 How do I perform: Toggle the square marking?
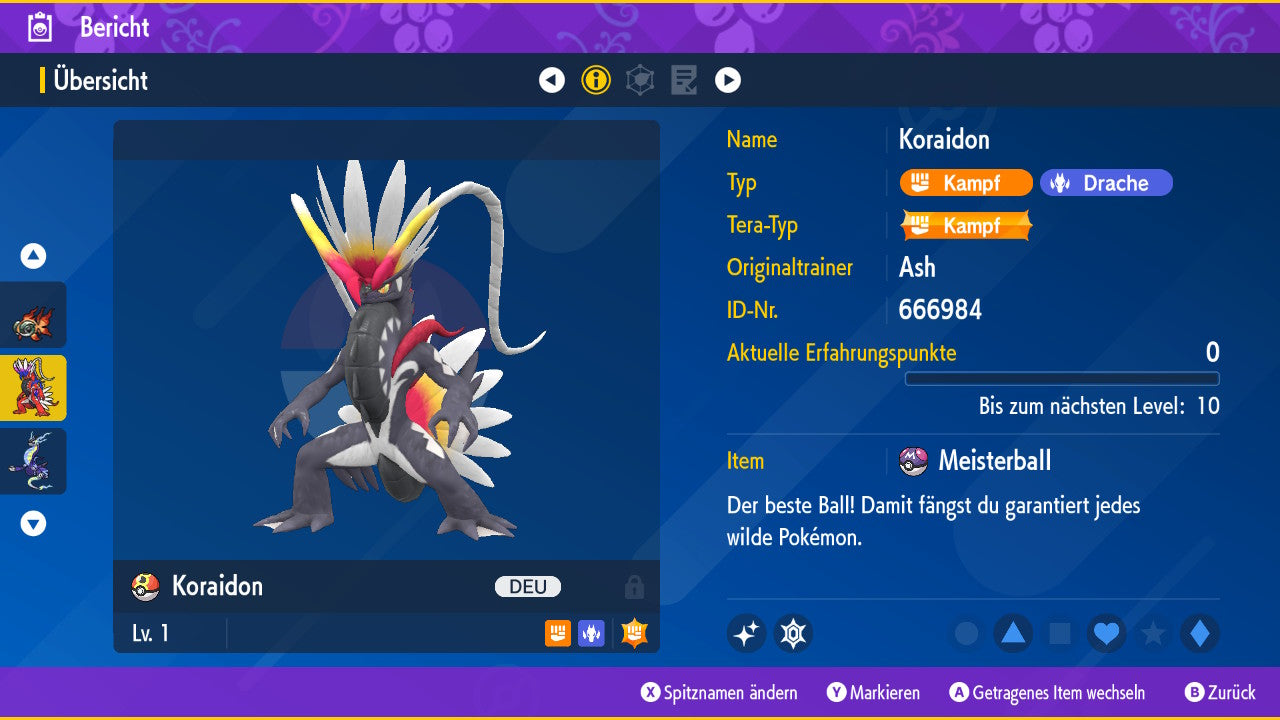(1060, 634)
